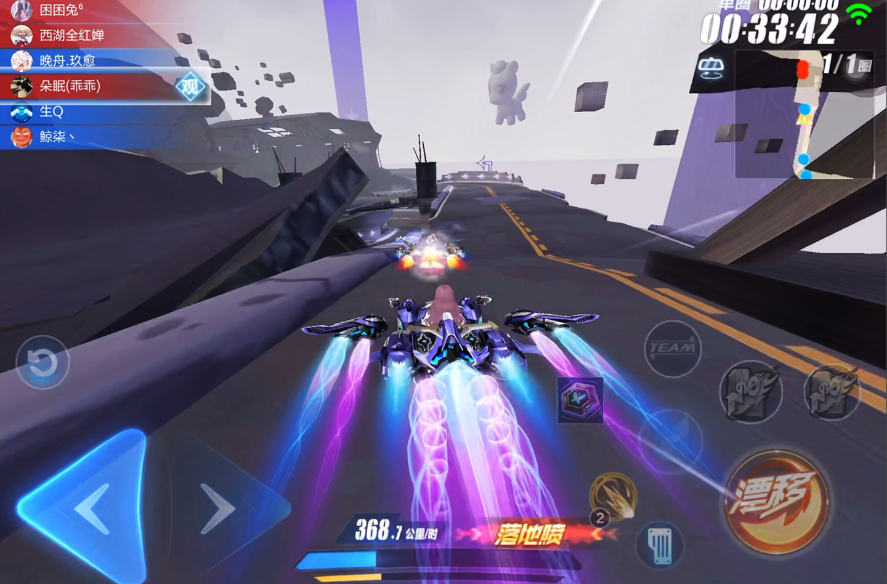Steer right with the right arrow

[218, 509]
